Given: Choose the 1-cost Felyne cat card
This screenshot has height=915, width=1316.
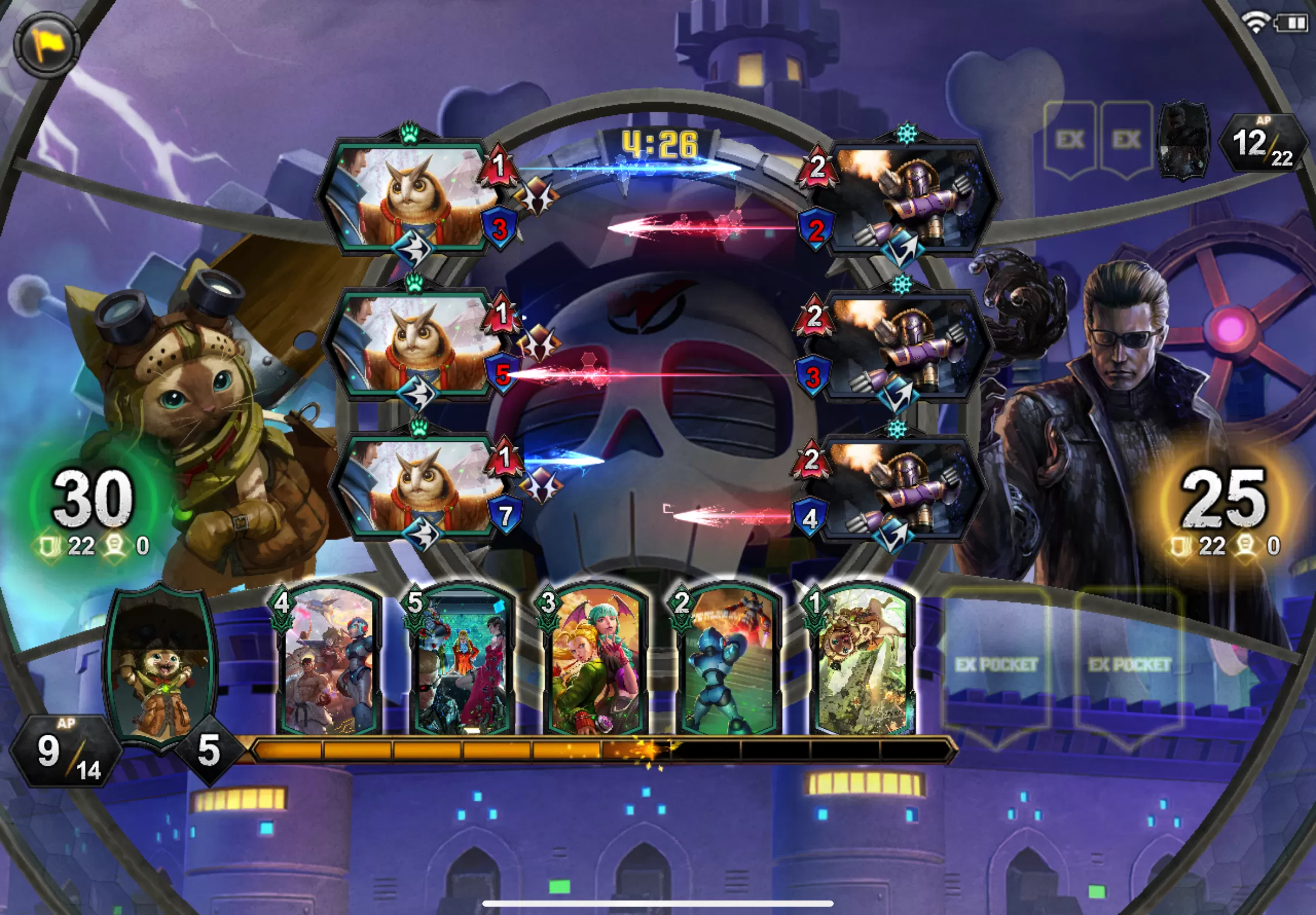Looking at the screenshot, I should [x=861, y=662].
